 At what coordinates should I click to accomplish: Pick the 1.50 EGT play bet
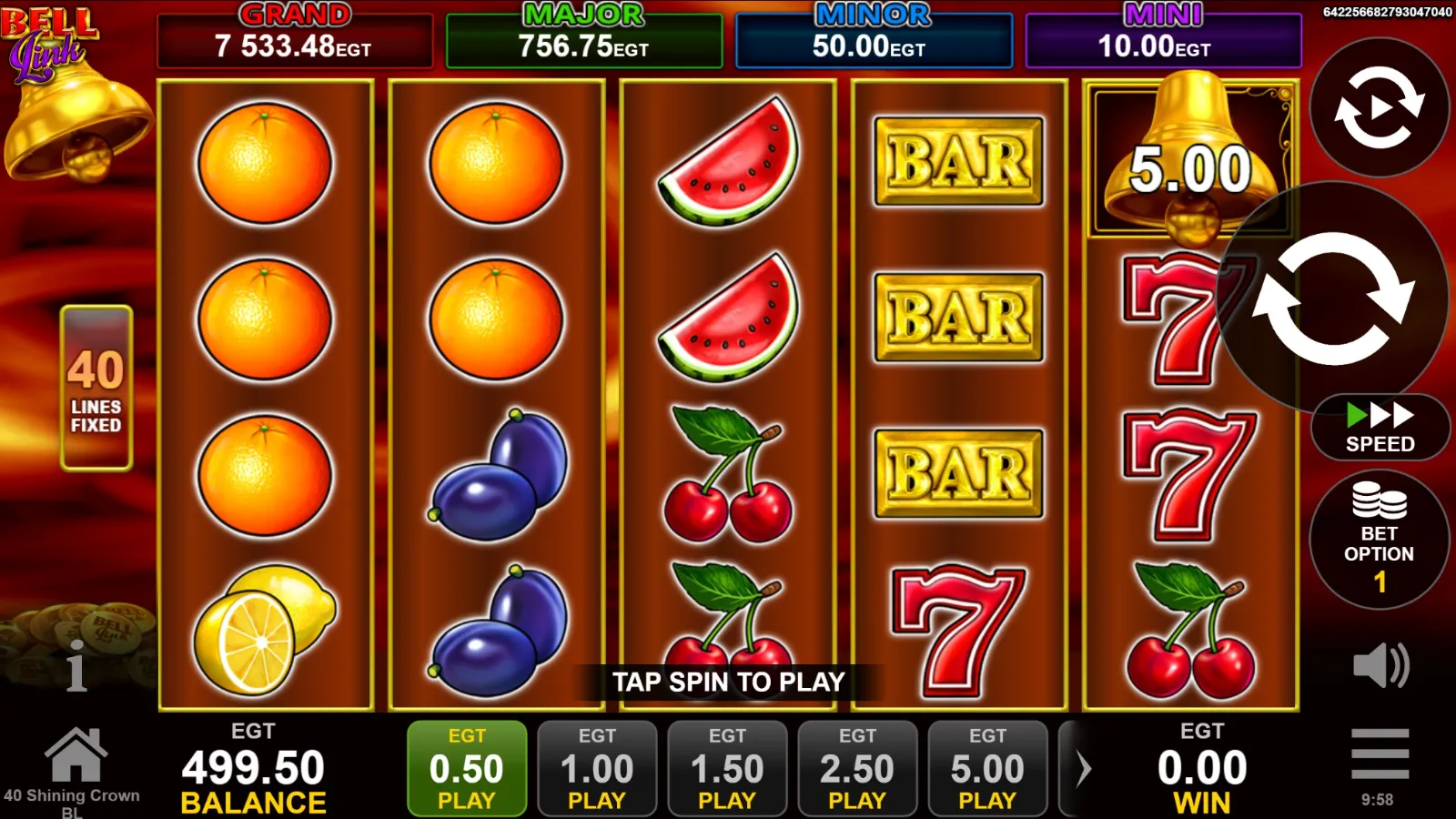[x=727, y=769]
